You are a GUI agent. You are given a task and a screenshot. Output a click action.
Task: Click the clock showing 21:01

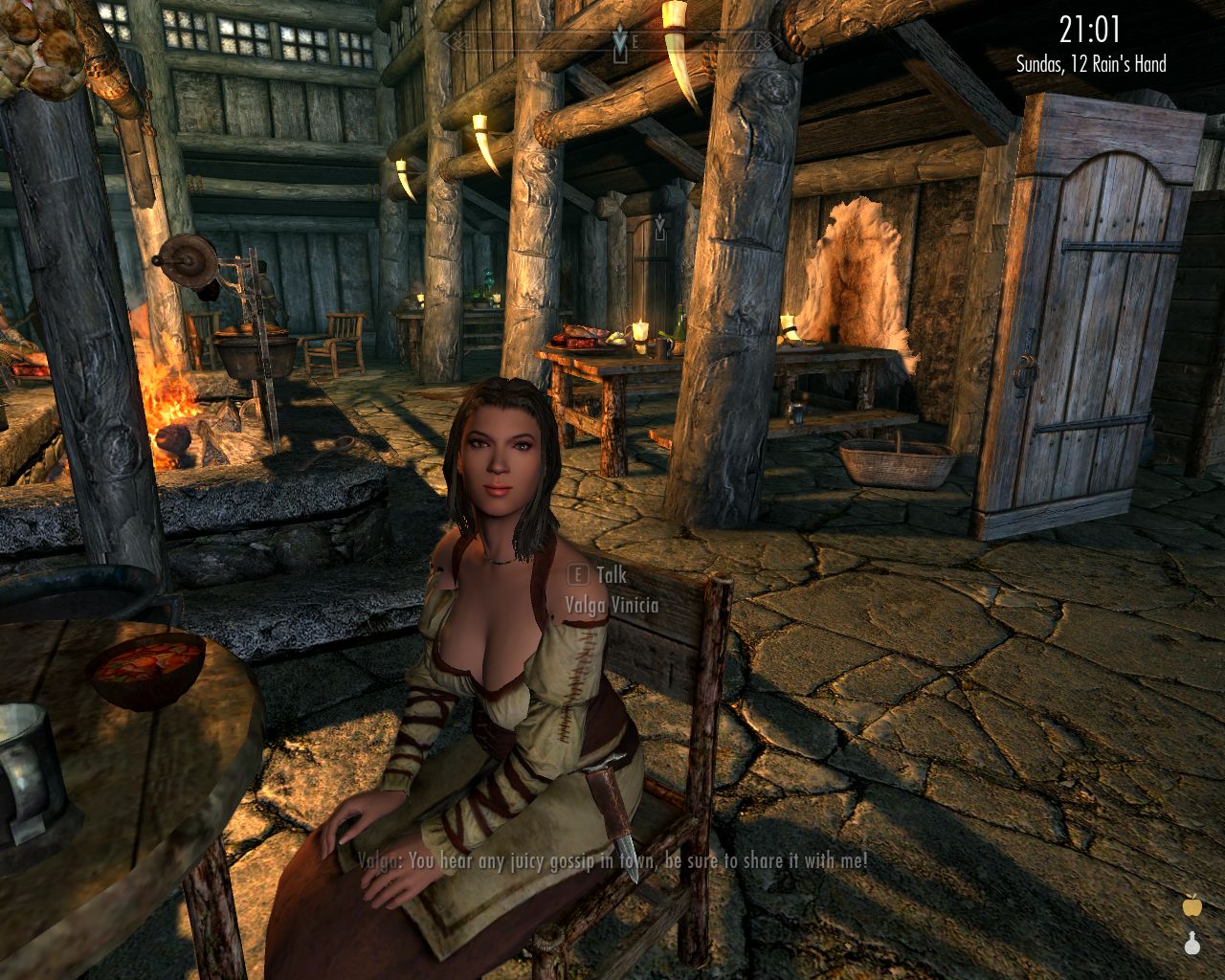point(1089,29)
